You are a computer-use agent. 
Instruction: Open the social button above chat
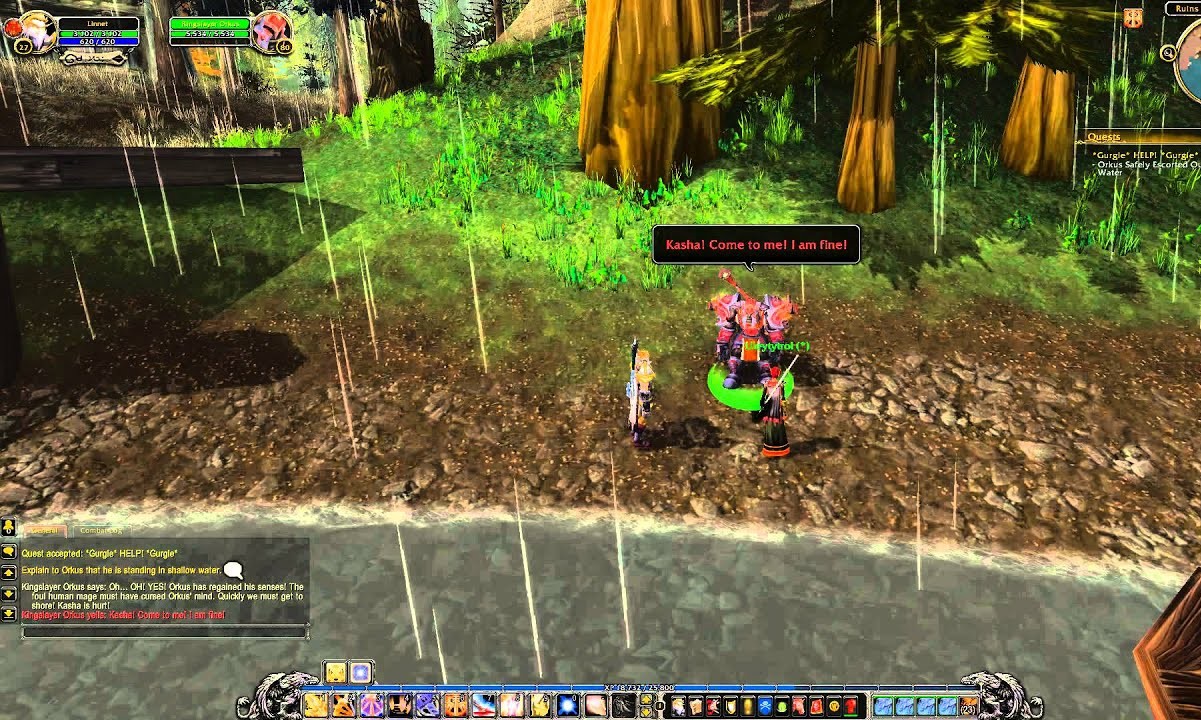[8, 526]
